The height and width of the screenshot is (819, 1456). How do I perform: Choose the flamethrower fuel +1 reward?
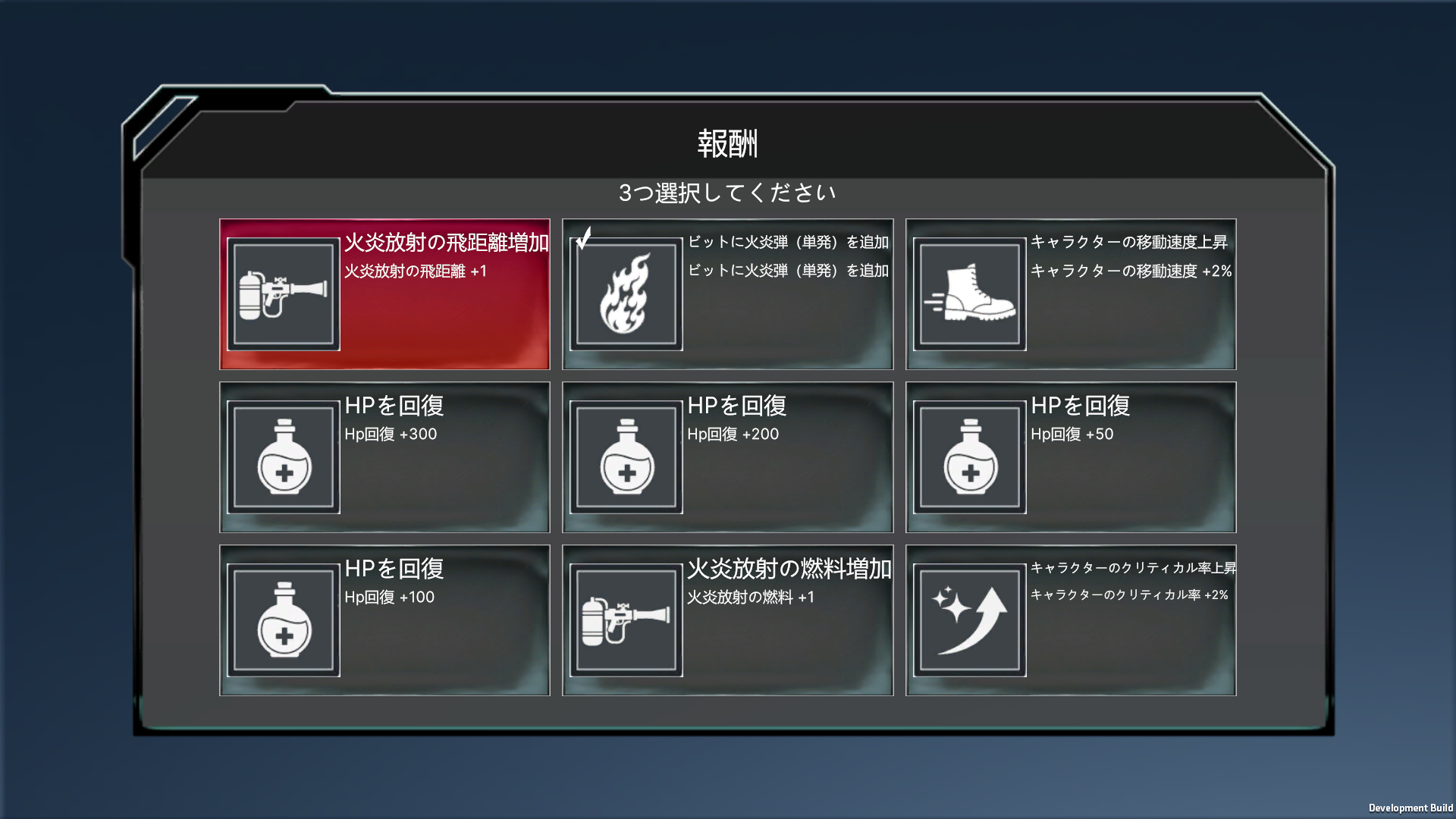(x=727, y=620)
